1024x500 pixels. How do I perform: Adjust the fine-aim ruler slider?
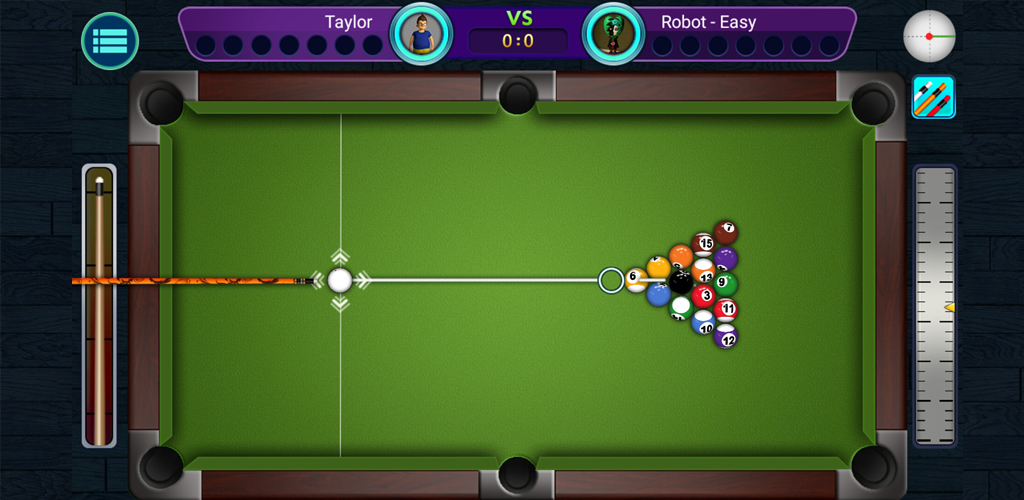click(x=935, y=306)
